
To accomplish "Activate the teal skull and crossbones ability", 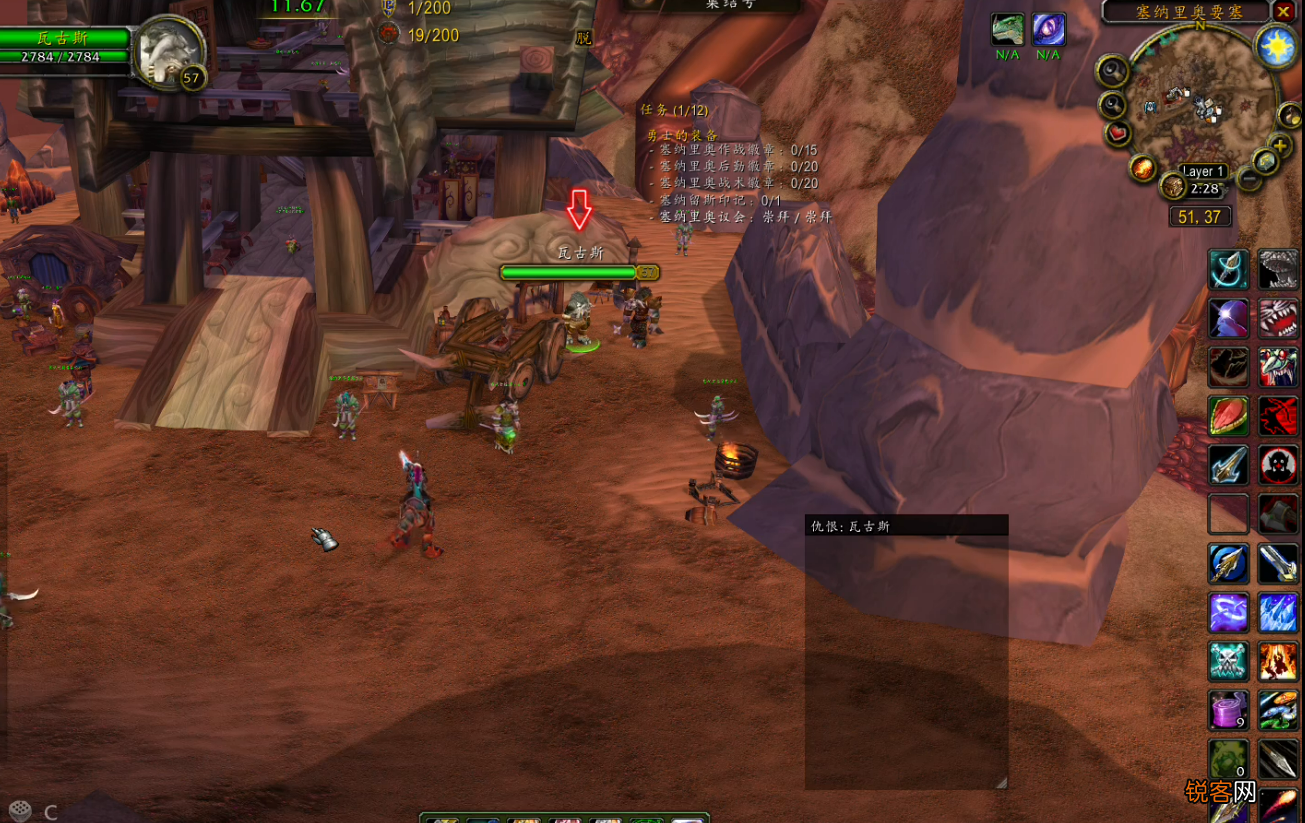I will coord(1228,661).
